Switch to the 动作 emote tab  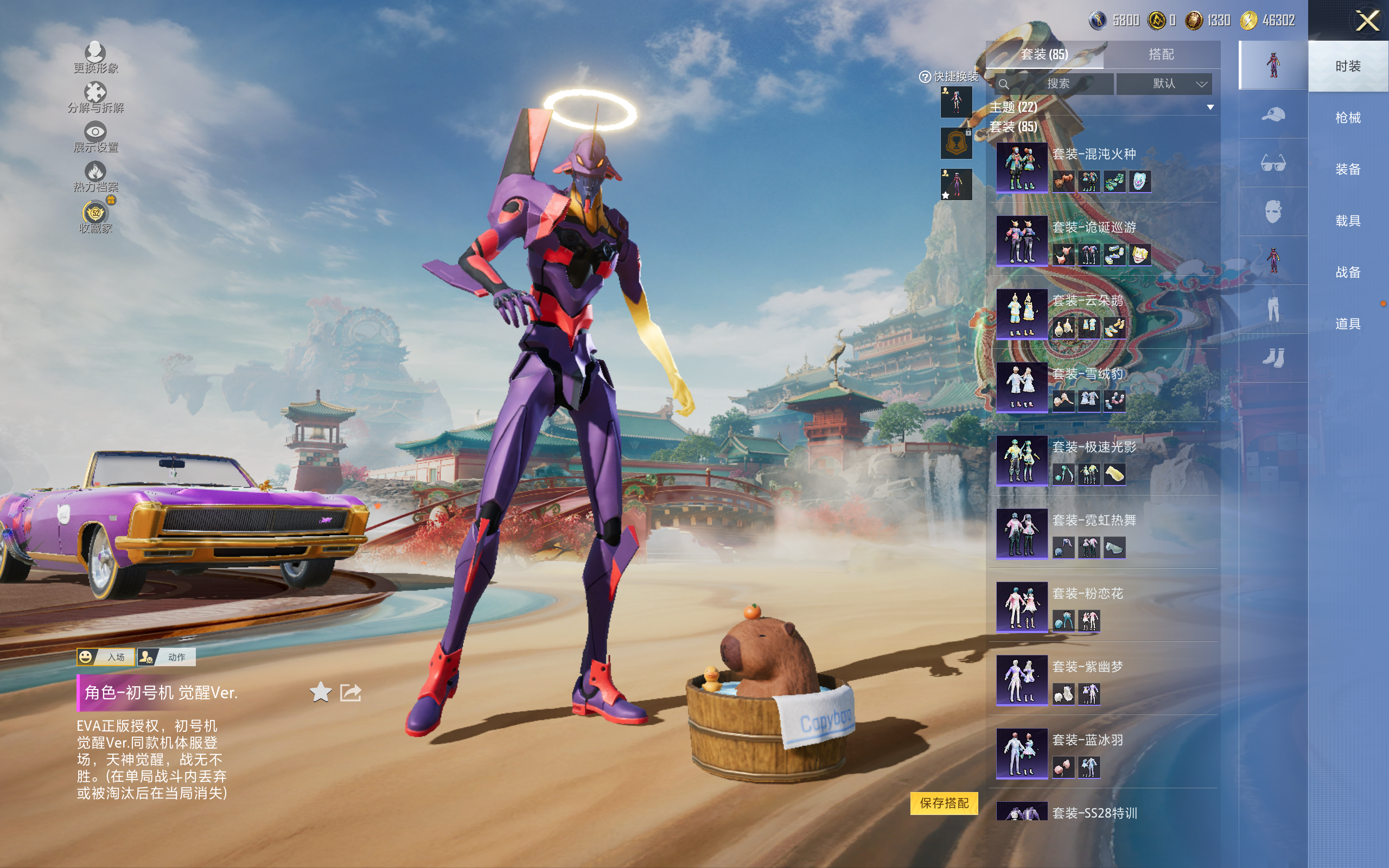click(167, 657)
